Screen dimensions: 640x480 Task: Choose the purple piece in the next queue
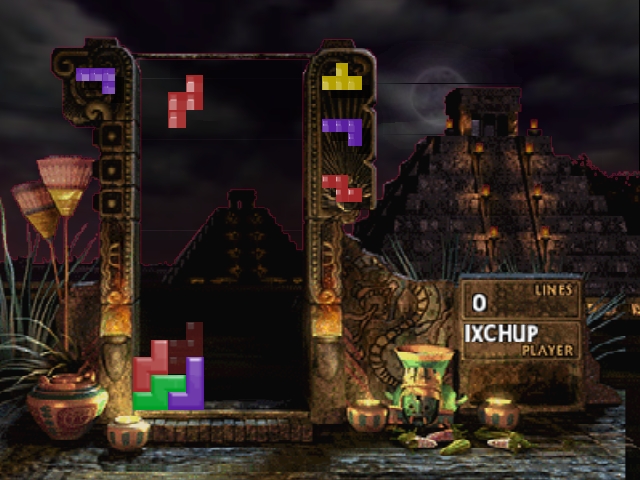pos(343,130)
